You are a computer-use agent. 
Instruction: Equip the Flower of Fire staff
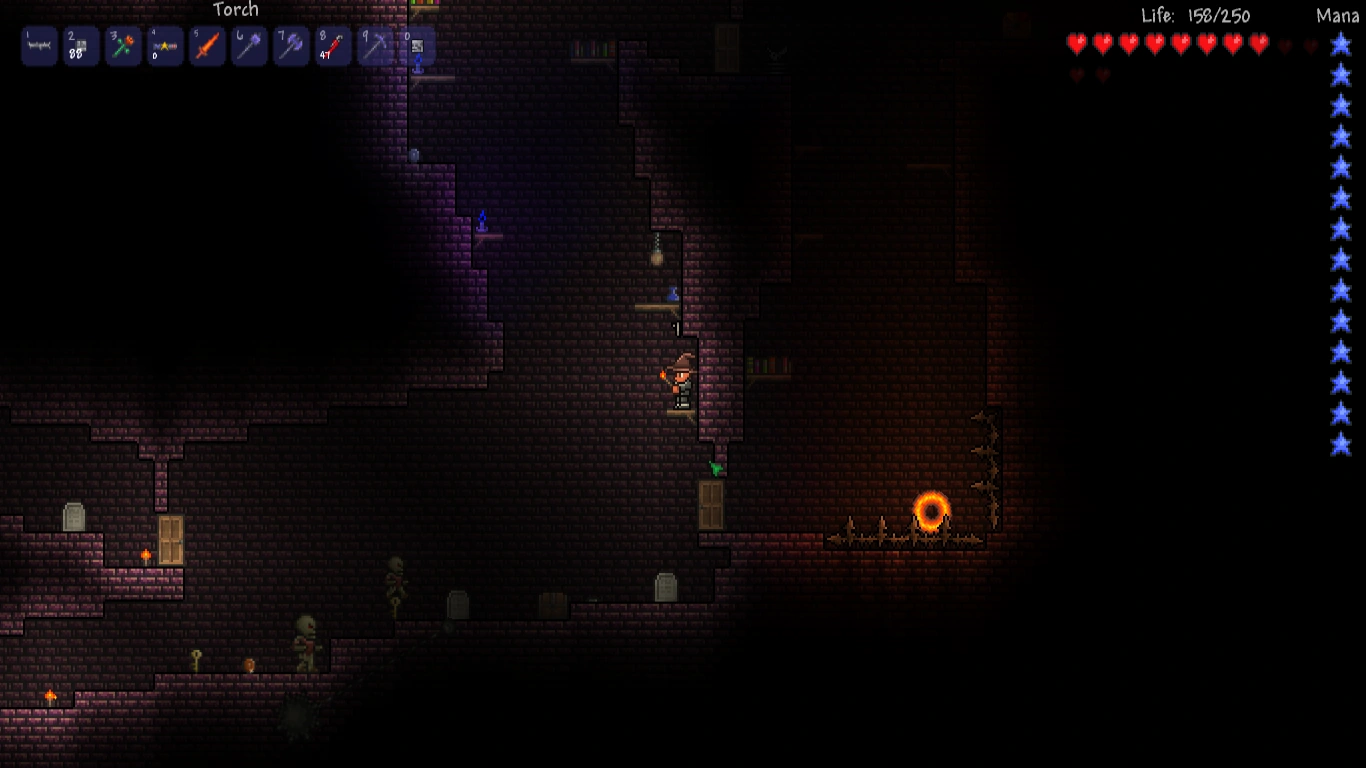pyautogui.click(x=123, y=46)
